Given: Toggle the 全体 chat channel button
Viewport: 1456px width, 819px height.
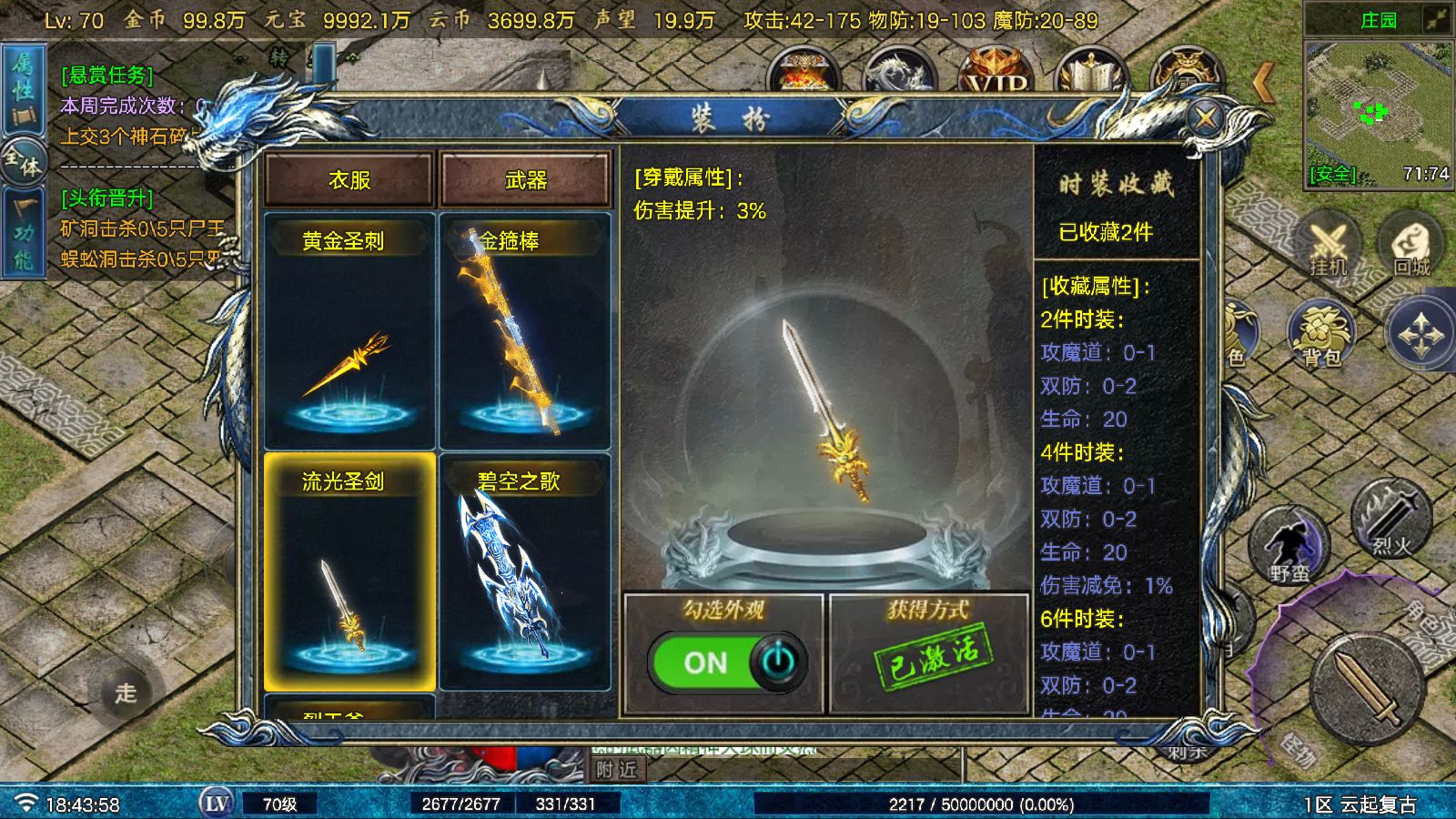Looking at the screenshot, I should coord(21,162).
